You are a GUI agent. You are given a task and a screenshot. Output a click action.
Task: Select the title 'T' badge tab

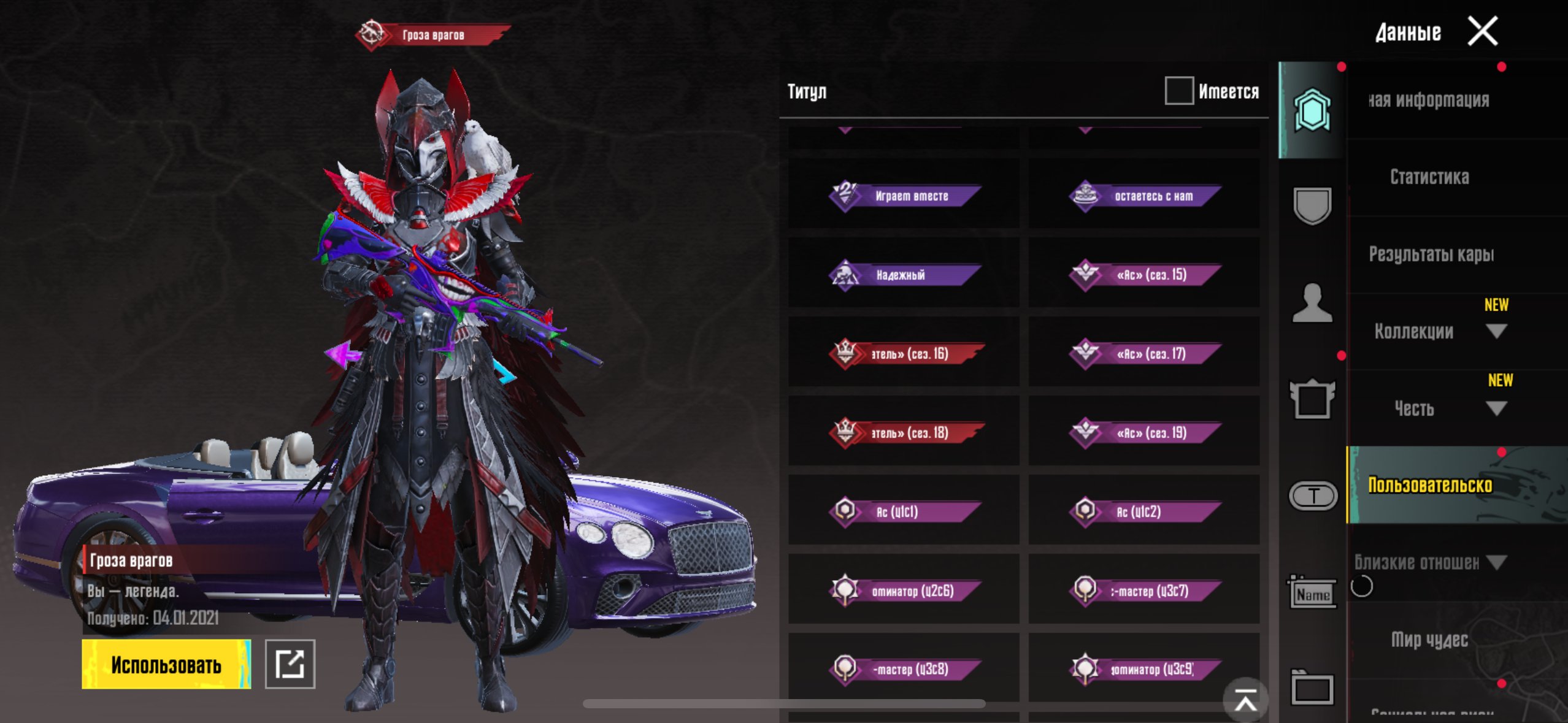pyautogui.click(x=1313, y=495)
